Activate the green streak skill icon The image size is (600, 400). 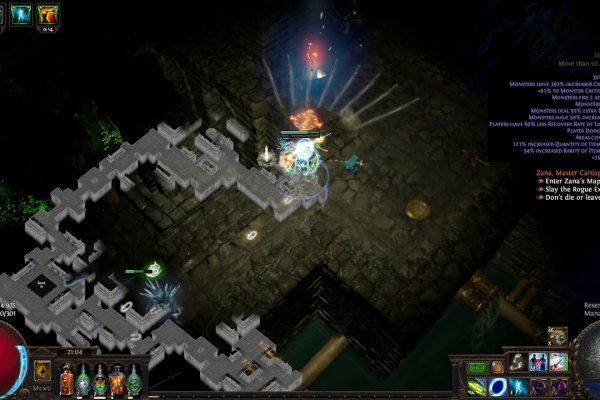(x=477, y=386)
